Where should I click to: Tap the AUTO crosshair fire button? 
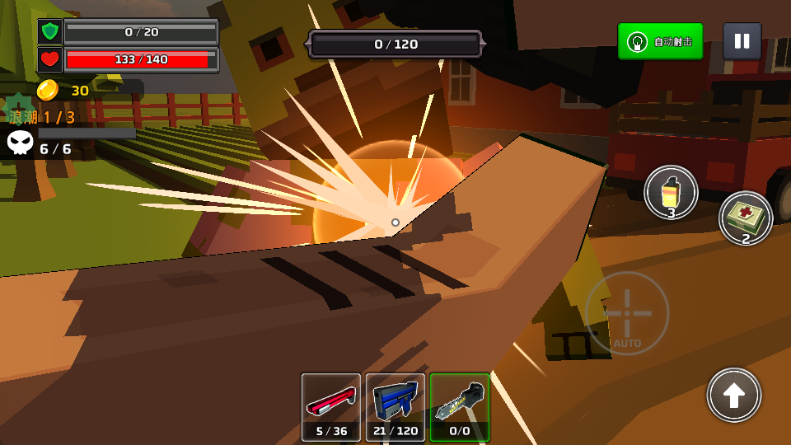tap(627, 313)
